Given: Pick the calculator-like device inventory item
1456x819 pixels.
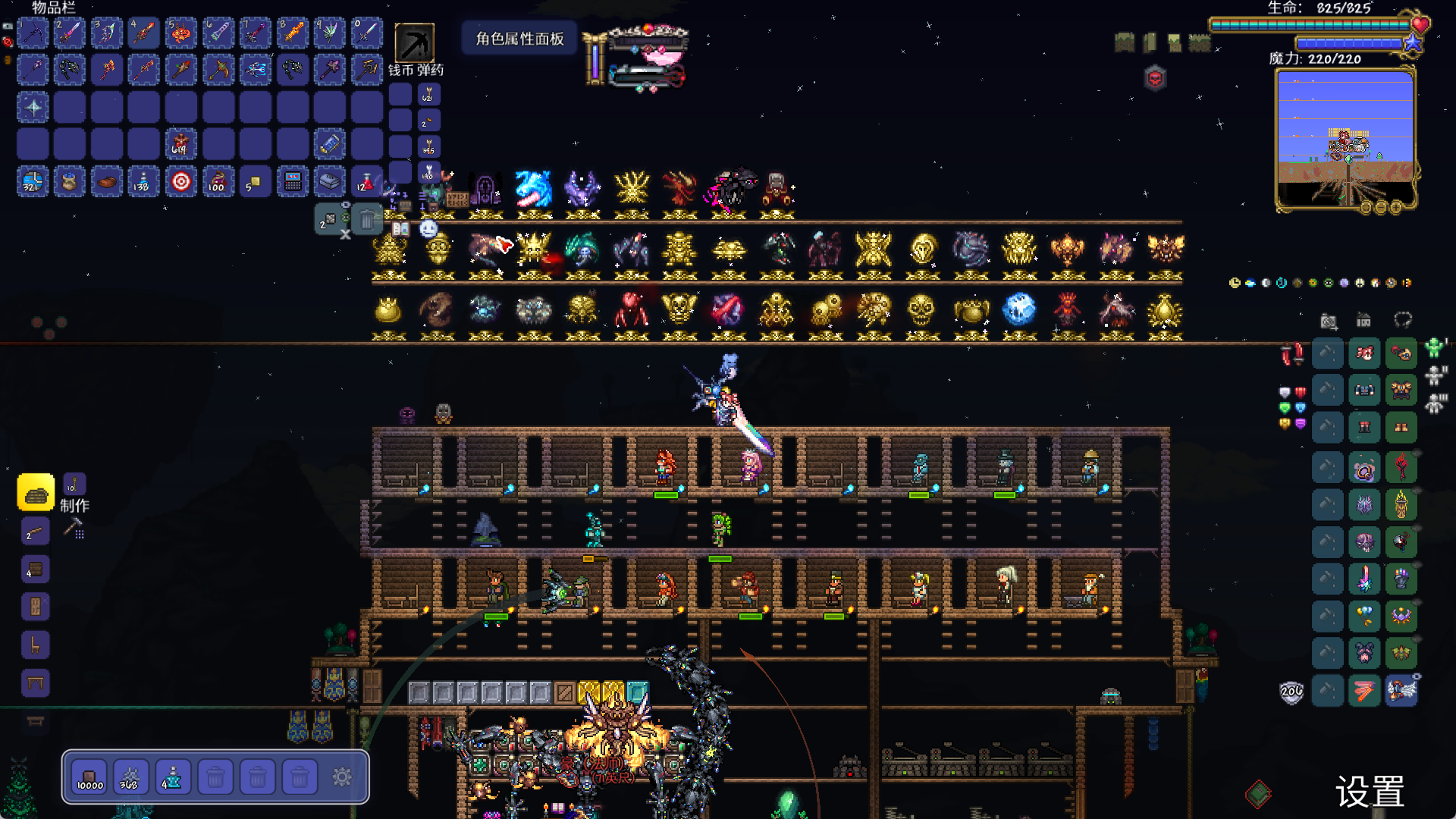Looking at the screenshot, I should [x=293, y=182].
